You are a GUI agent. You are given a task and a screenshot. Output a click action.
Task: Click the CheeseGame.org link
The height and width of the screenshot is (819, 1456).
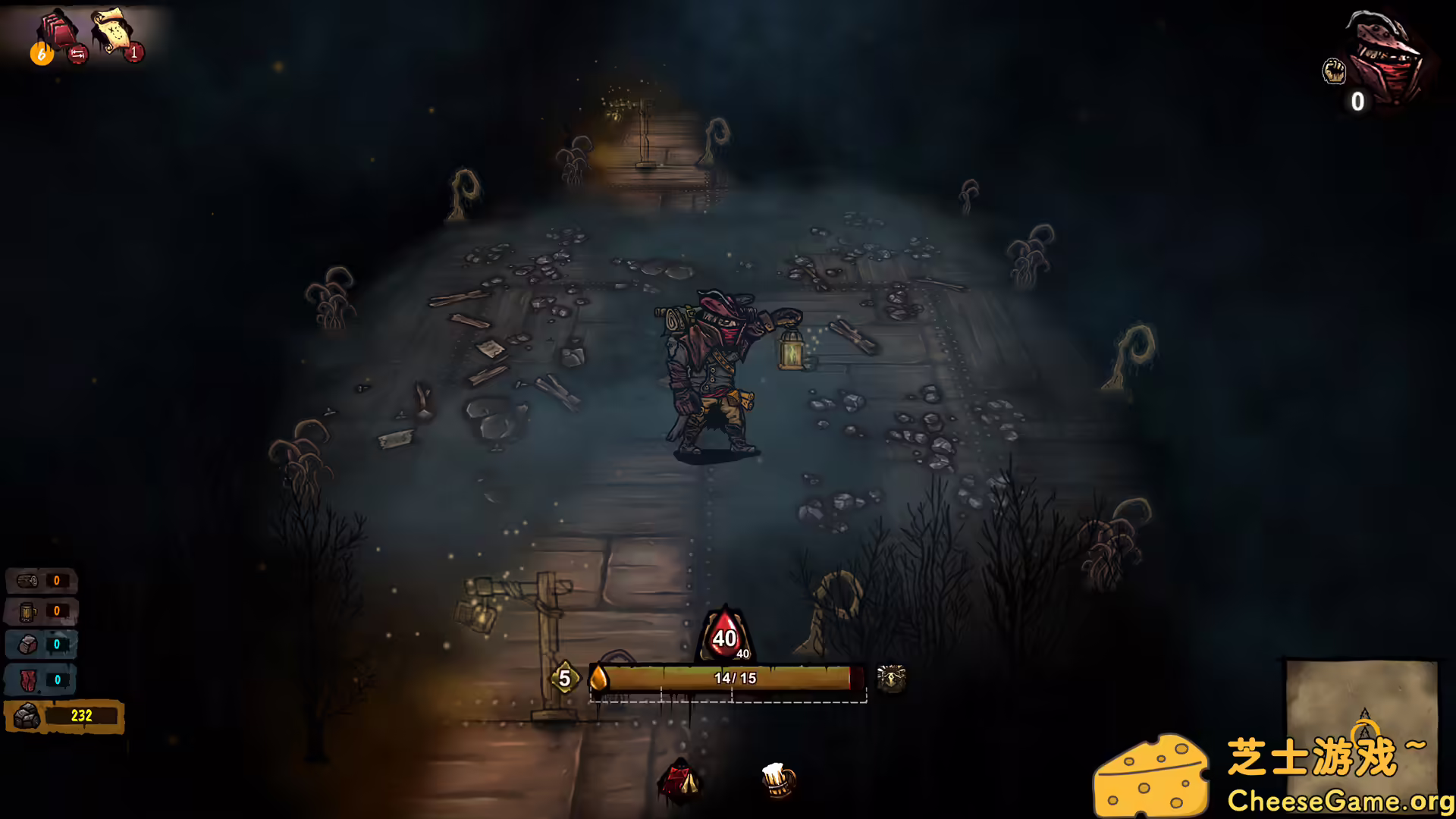[1339, 799]
